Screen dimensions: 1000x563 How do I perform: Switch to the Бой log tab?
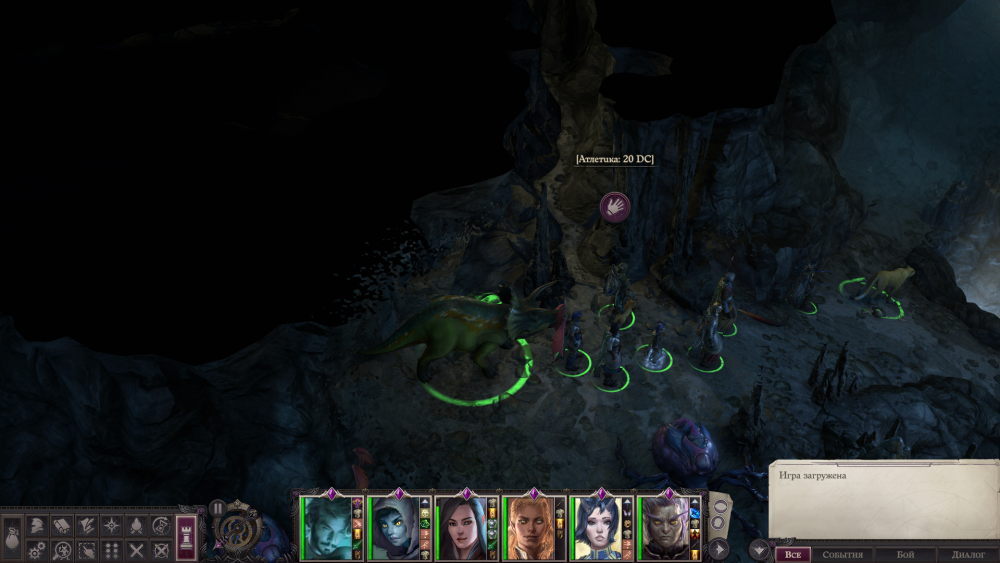pos(905,554)
